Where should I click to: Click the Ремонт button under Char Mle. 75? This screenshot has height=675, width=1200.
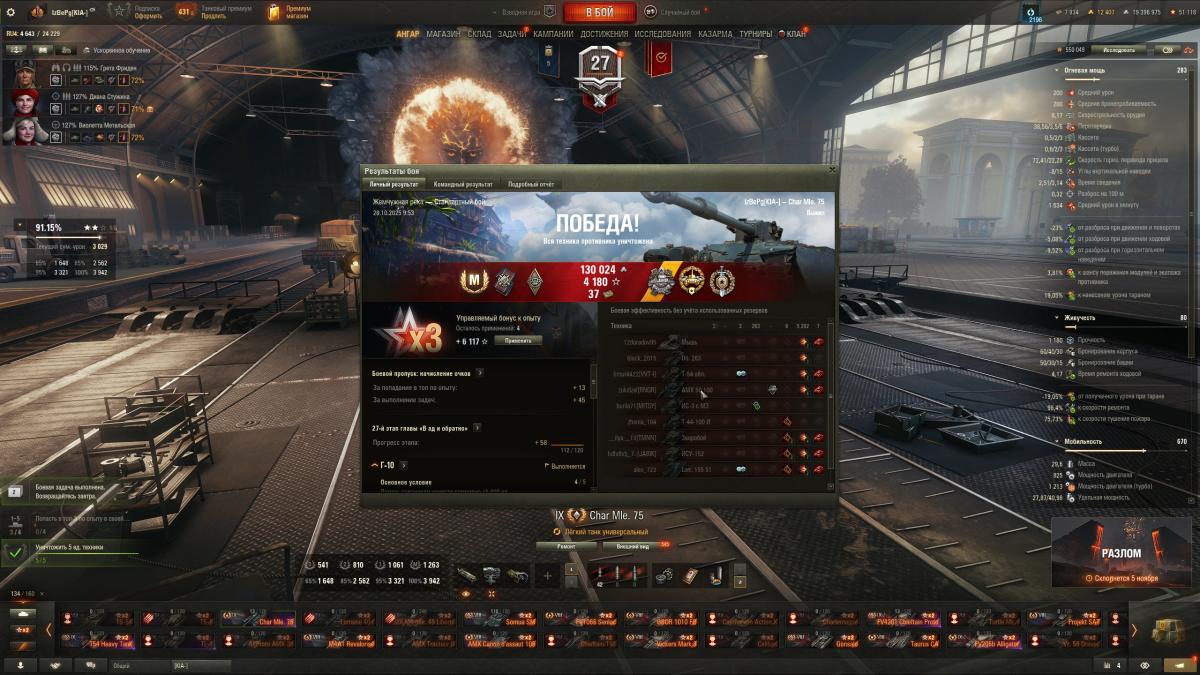567,546
